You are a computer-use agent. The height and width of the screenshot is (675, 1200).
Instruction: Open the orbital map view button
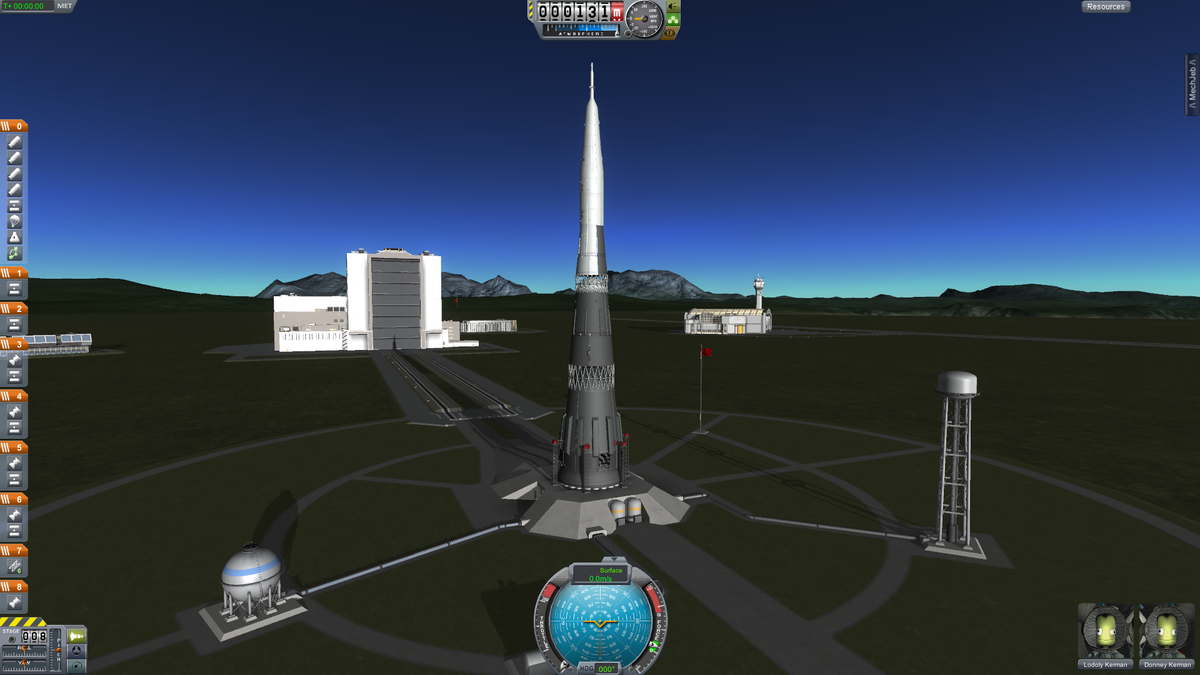pyautogui.click(x=77, y=665)
